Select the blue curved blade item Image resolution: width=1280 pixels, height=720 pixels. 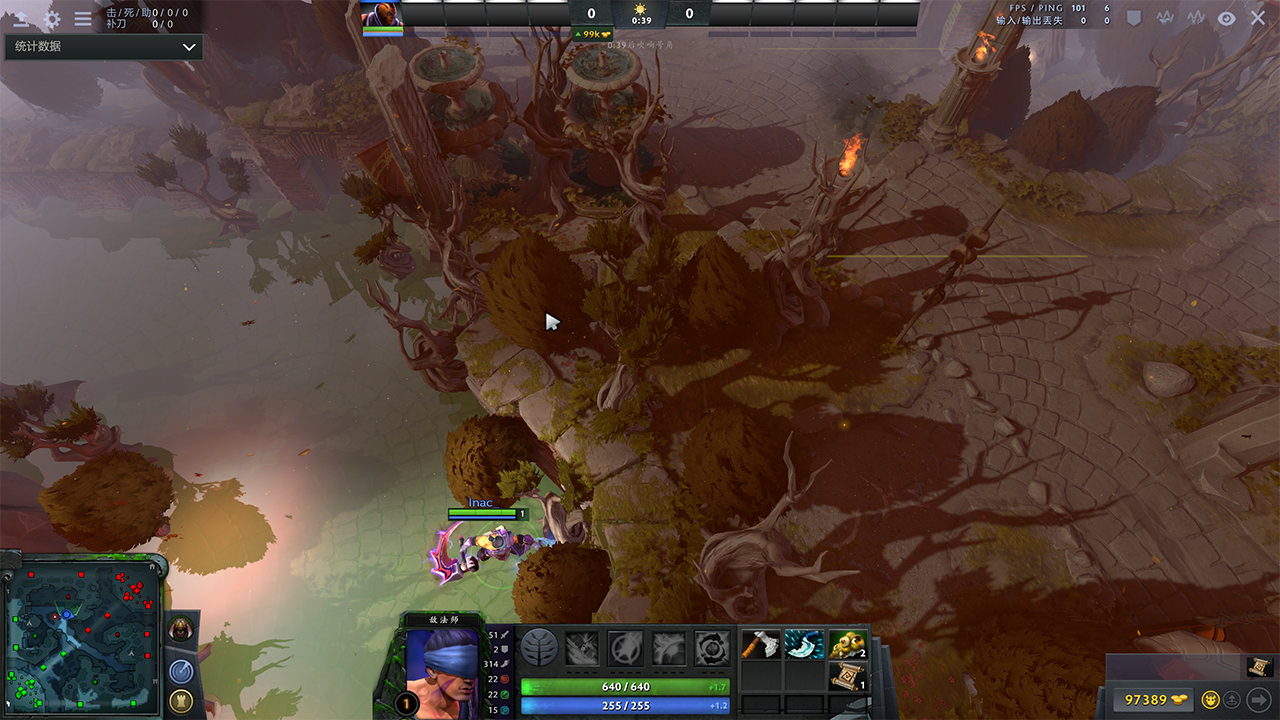tap(804, 645)
